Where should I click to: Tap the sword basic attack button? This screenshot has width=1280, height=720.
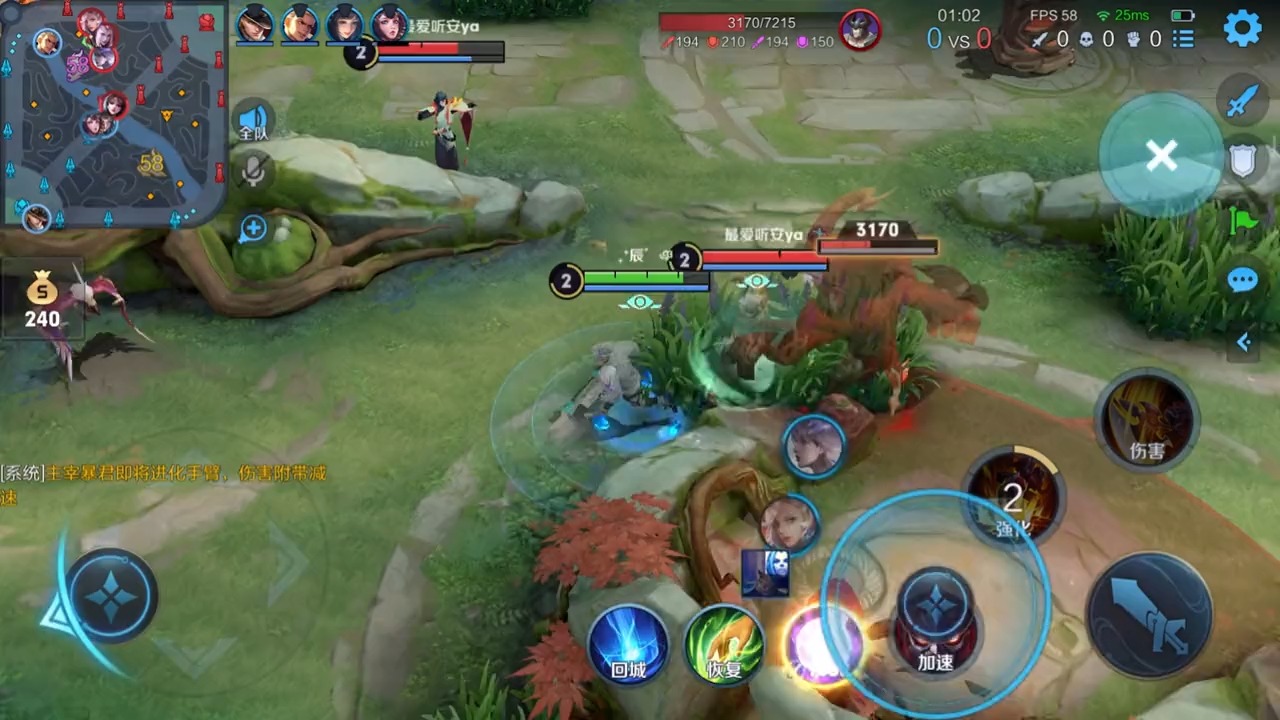click(x=1150, y=614)
